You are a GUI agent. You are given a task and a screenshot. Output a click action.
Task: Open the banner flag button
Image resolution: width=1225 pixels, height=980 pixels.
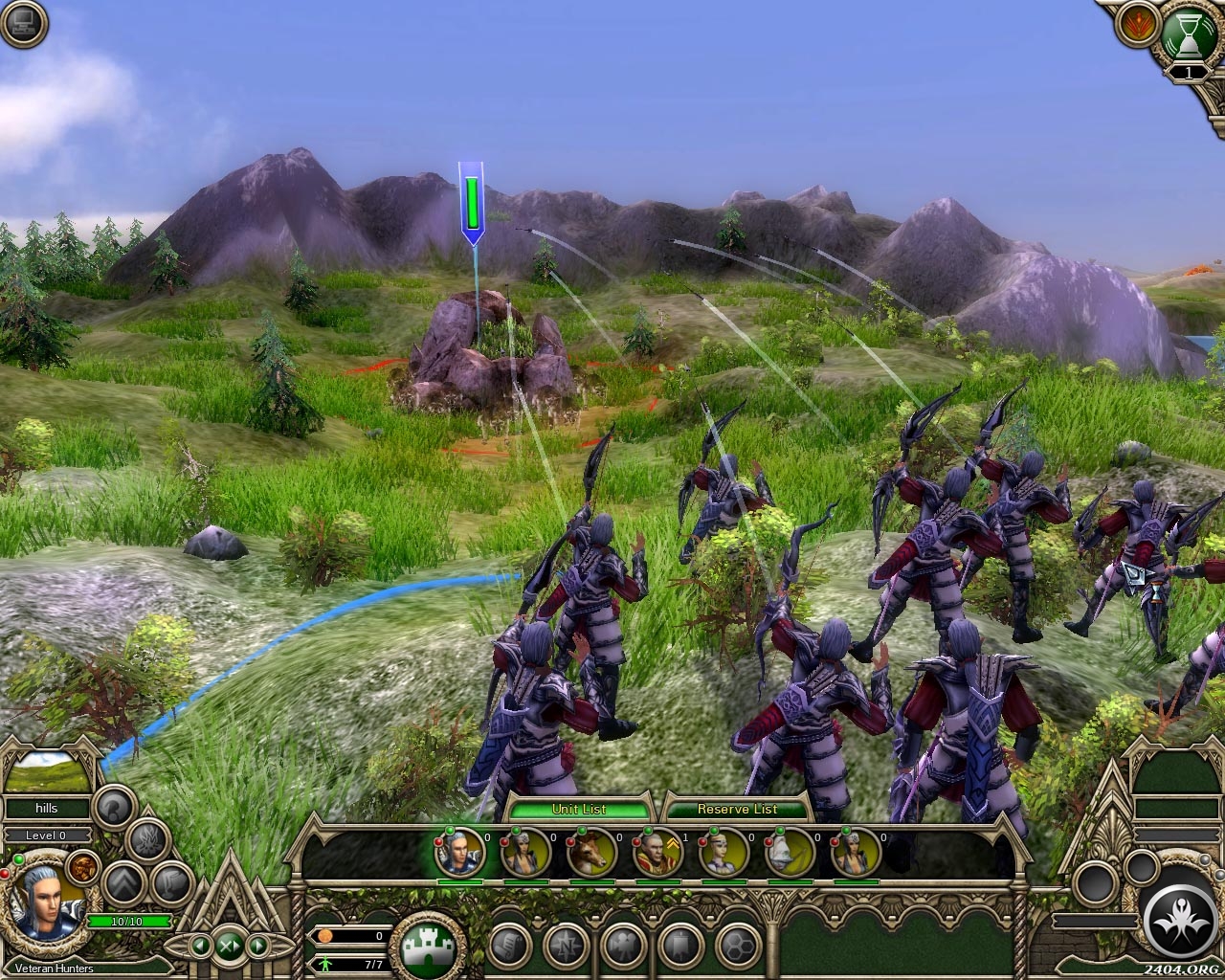click(x=680, y=947)
